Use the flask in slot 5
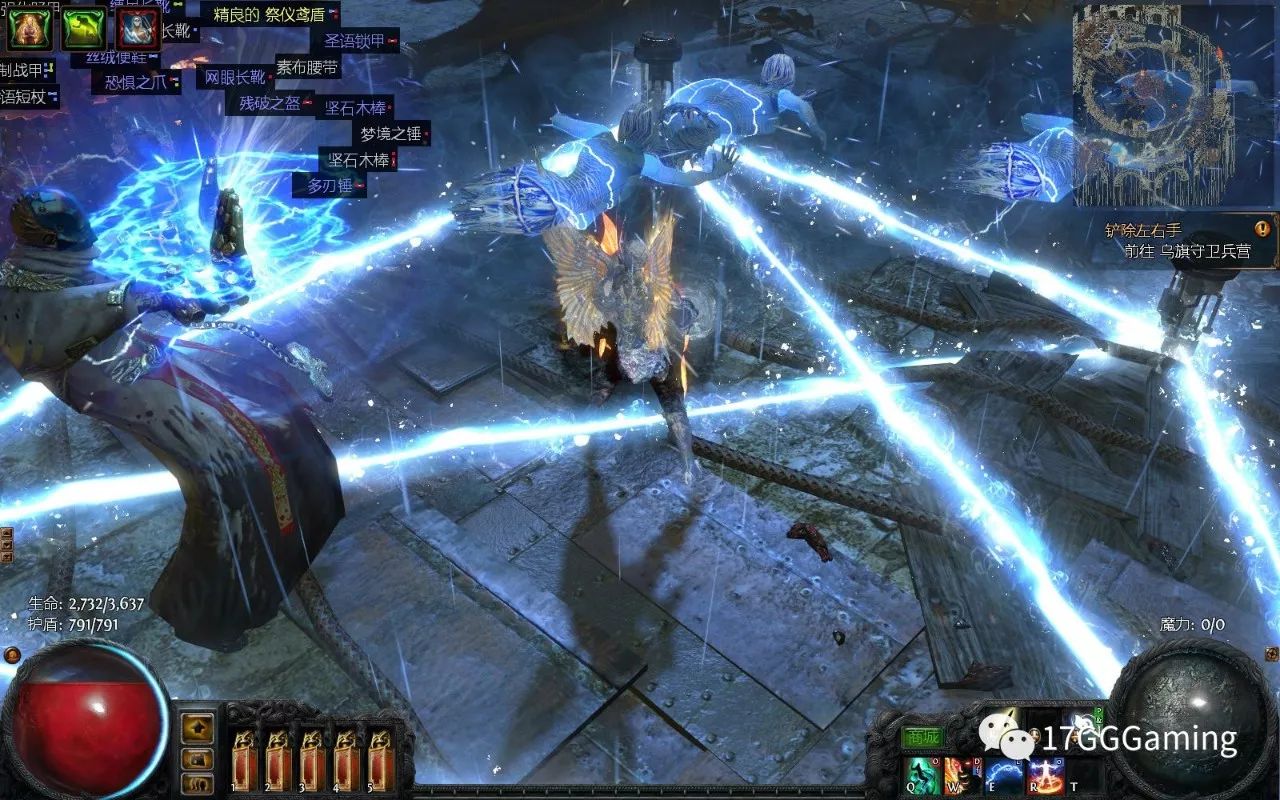The image size is (1280, 800). (x=381, y=759)
